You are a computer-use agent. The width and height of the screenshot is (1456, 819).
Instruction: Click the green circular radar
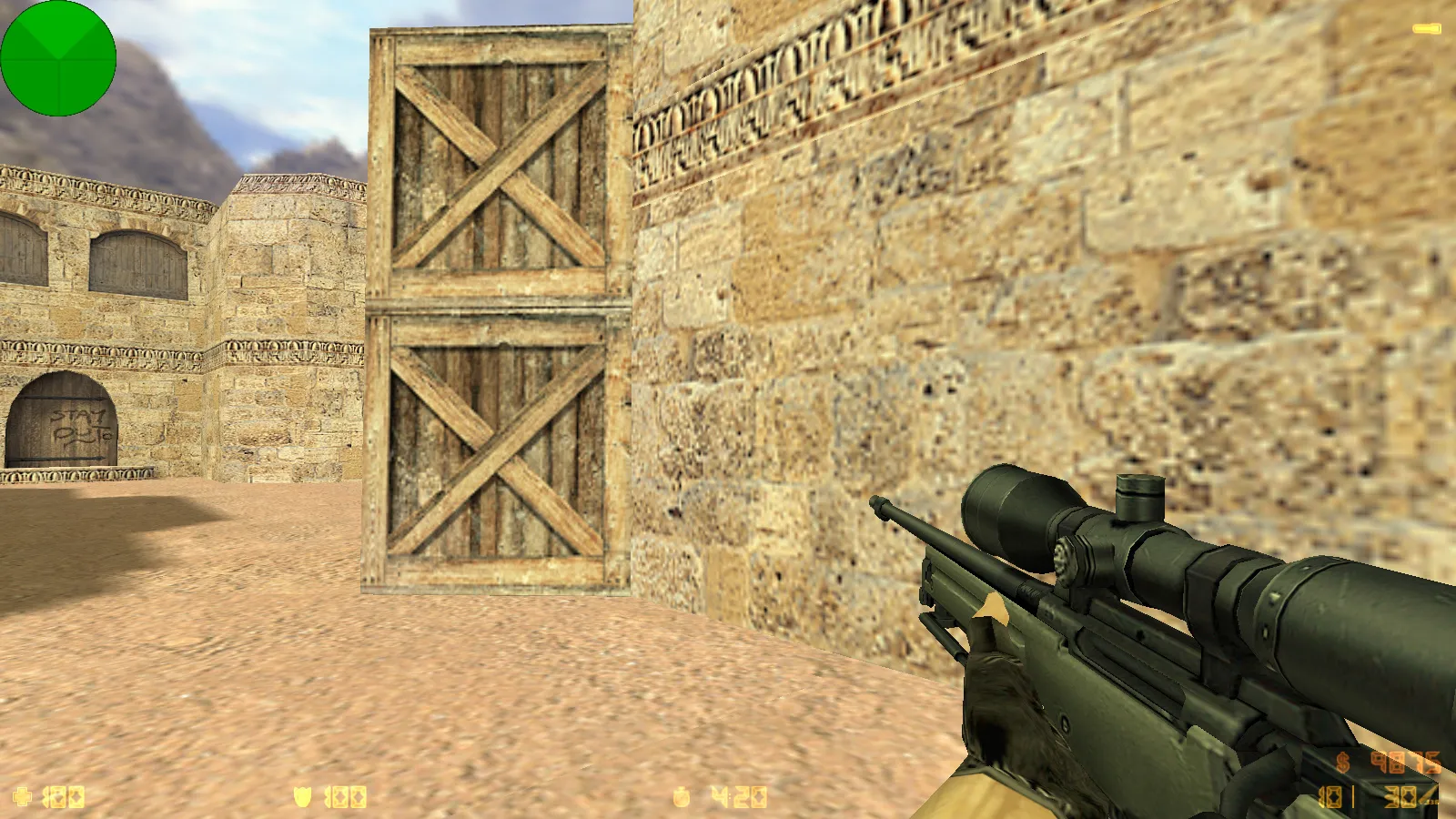(58, 58)
